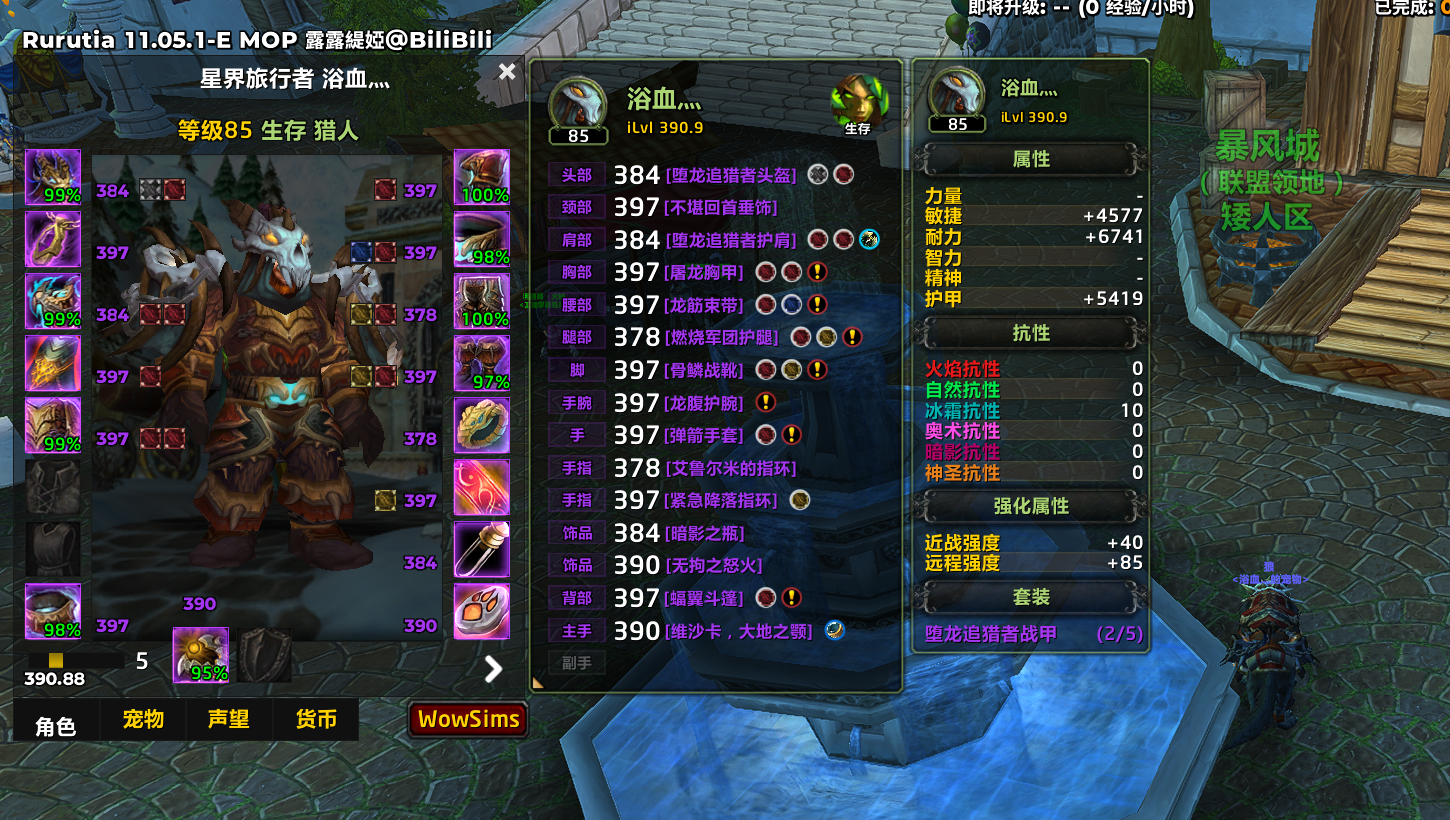Click the paw print trinket slot
The image size is (1450, 820).
click(482, 612)
